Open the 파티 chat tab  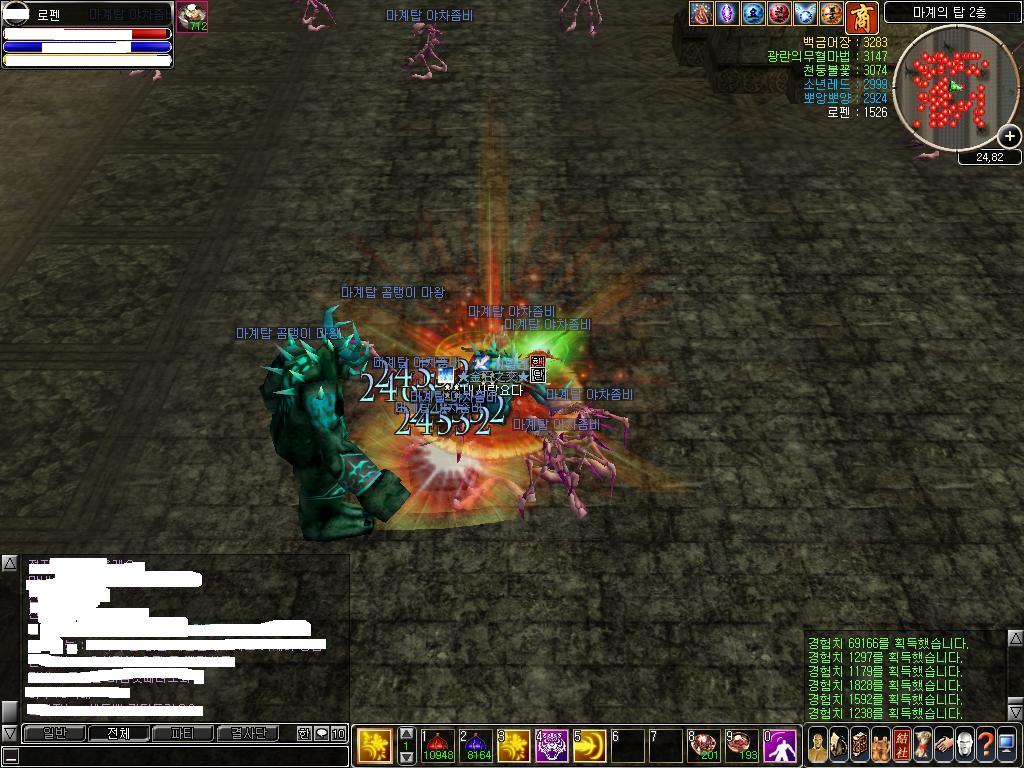(182, 734)
